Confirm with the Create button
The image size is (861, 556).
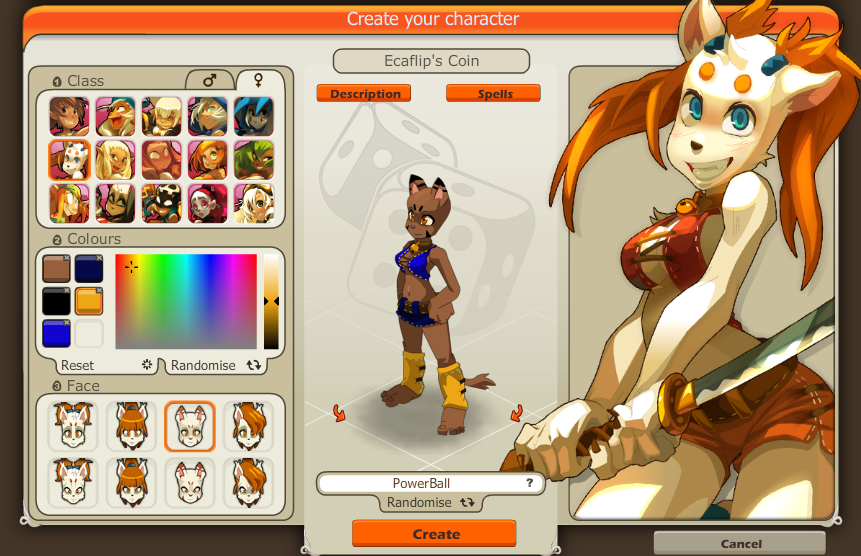(434, 534)
